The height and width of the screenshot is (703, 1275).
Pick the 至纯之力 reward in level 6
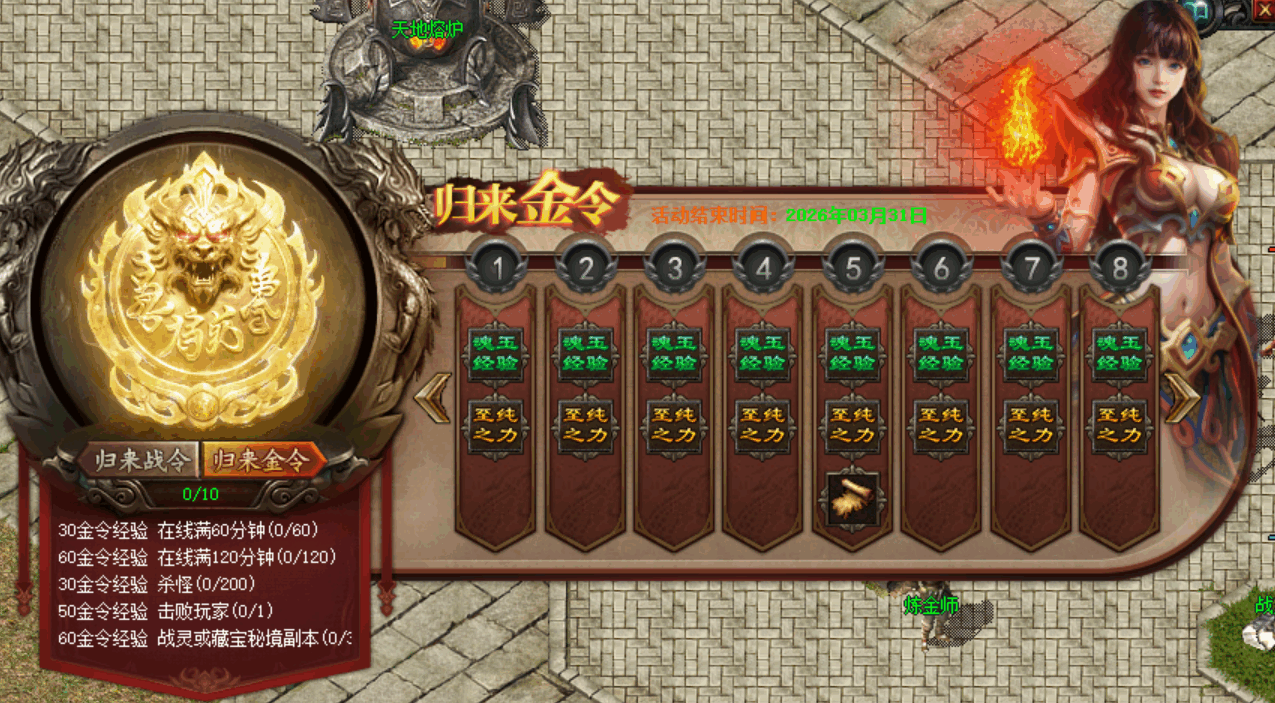pos(941,425)
